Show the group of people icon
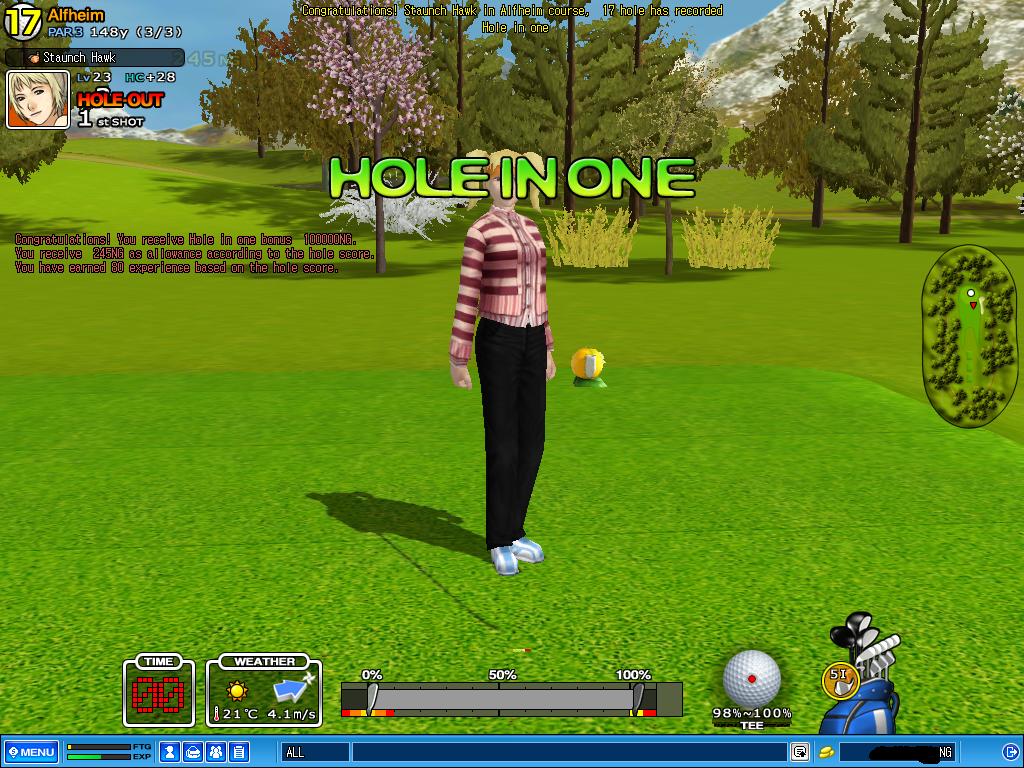1024x768 pixels. pyautogui.click(x=216, y=752)
